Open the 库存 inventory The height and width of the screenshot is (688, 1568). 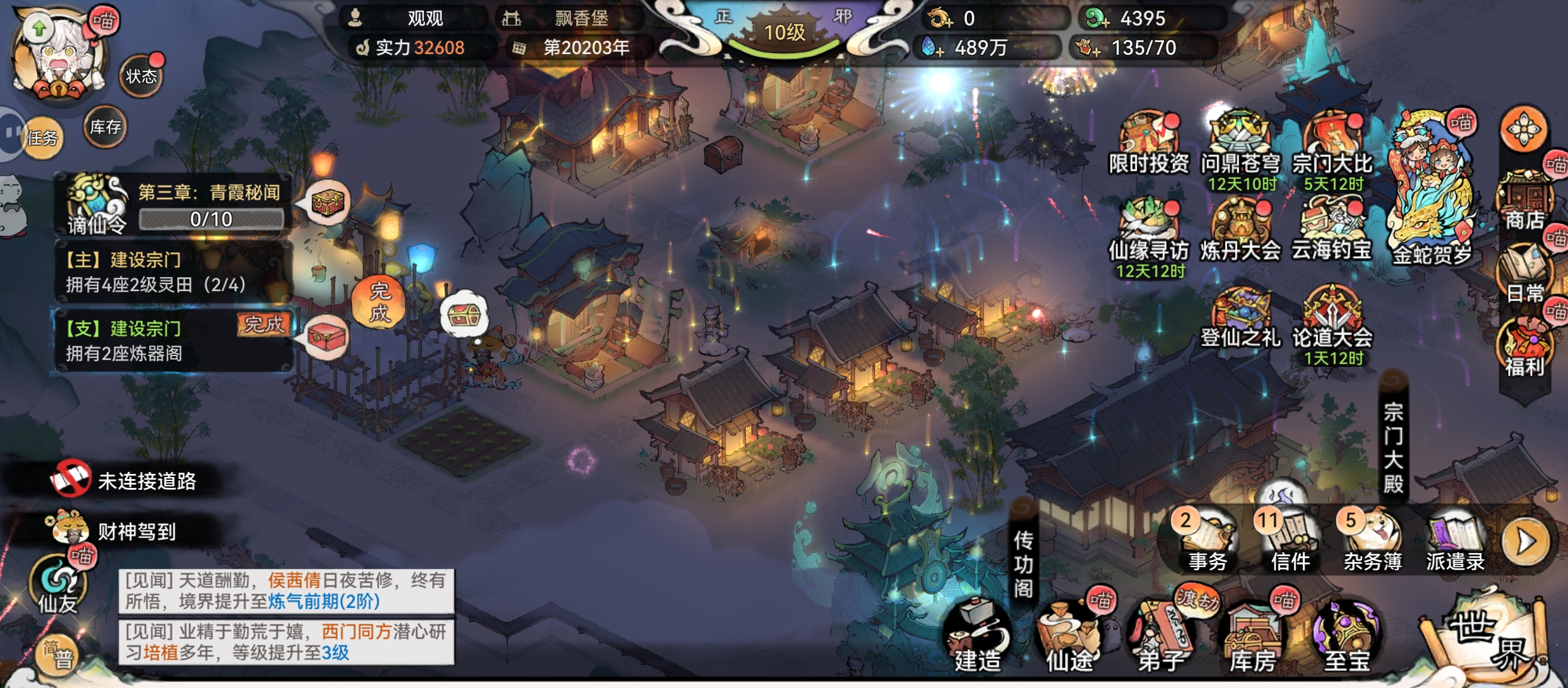pos(105,127)
